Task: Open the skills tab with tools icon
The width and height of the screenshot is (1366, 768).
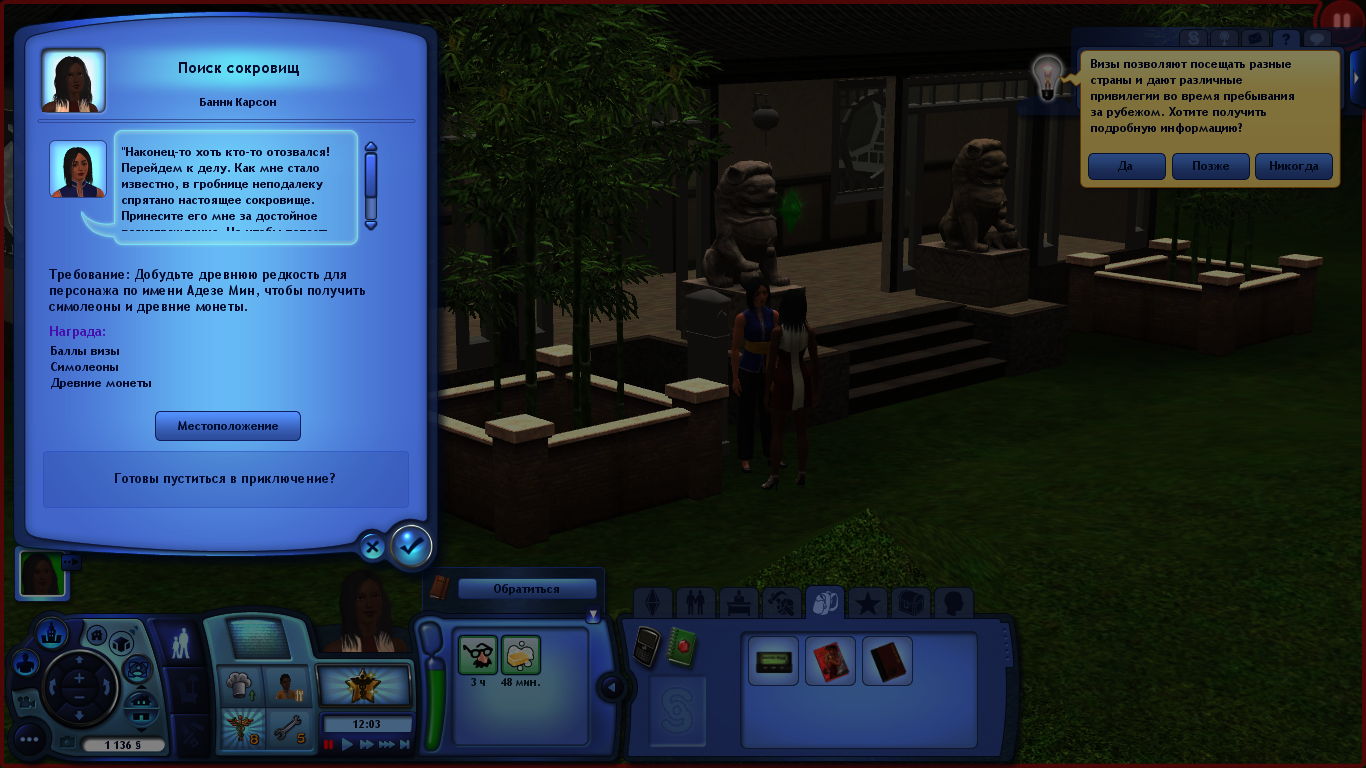Action: 781,603
